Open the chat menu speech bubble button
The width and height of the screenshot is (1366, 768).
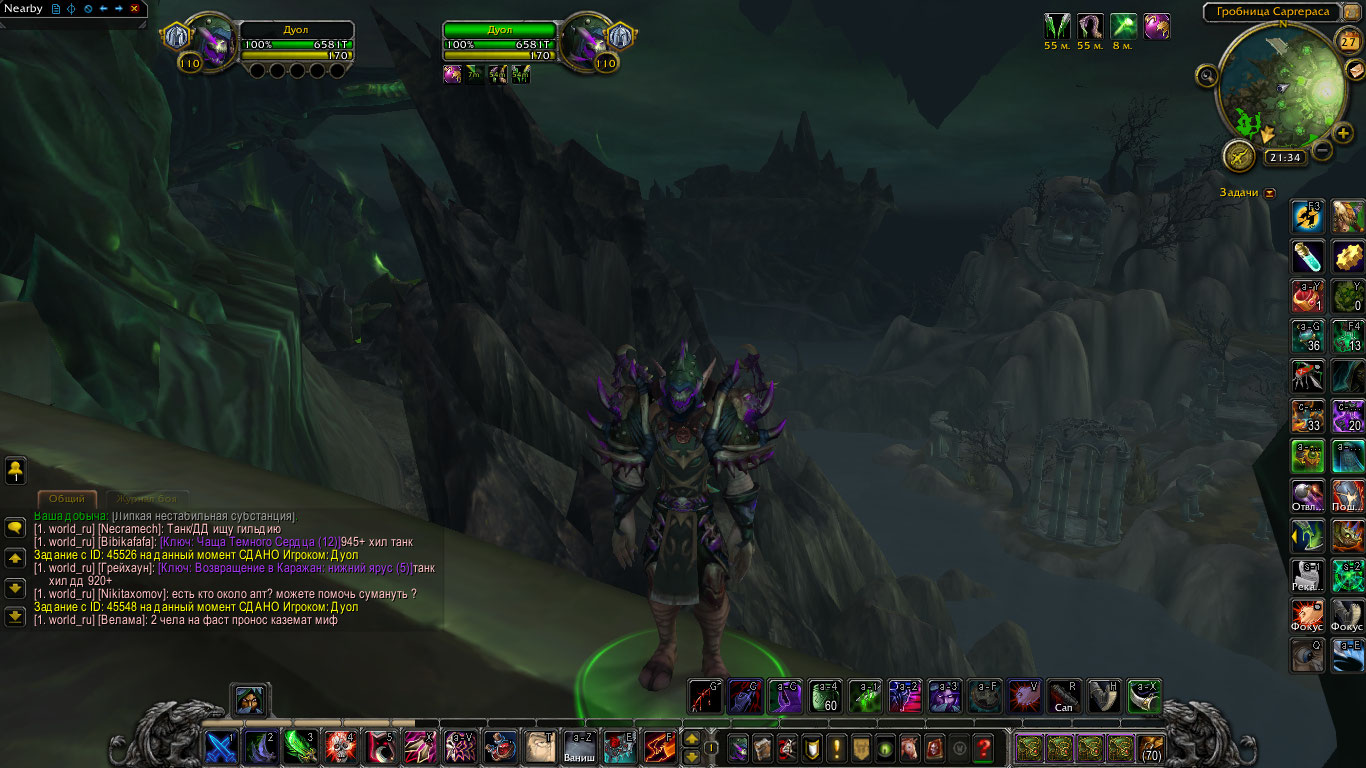point(15,528)
